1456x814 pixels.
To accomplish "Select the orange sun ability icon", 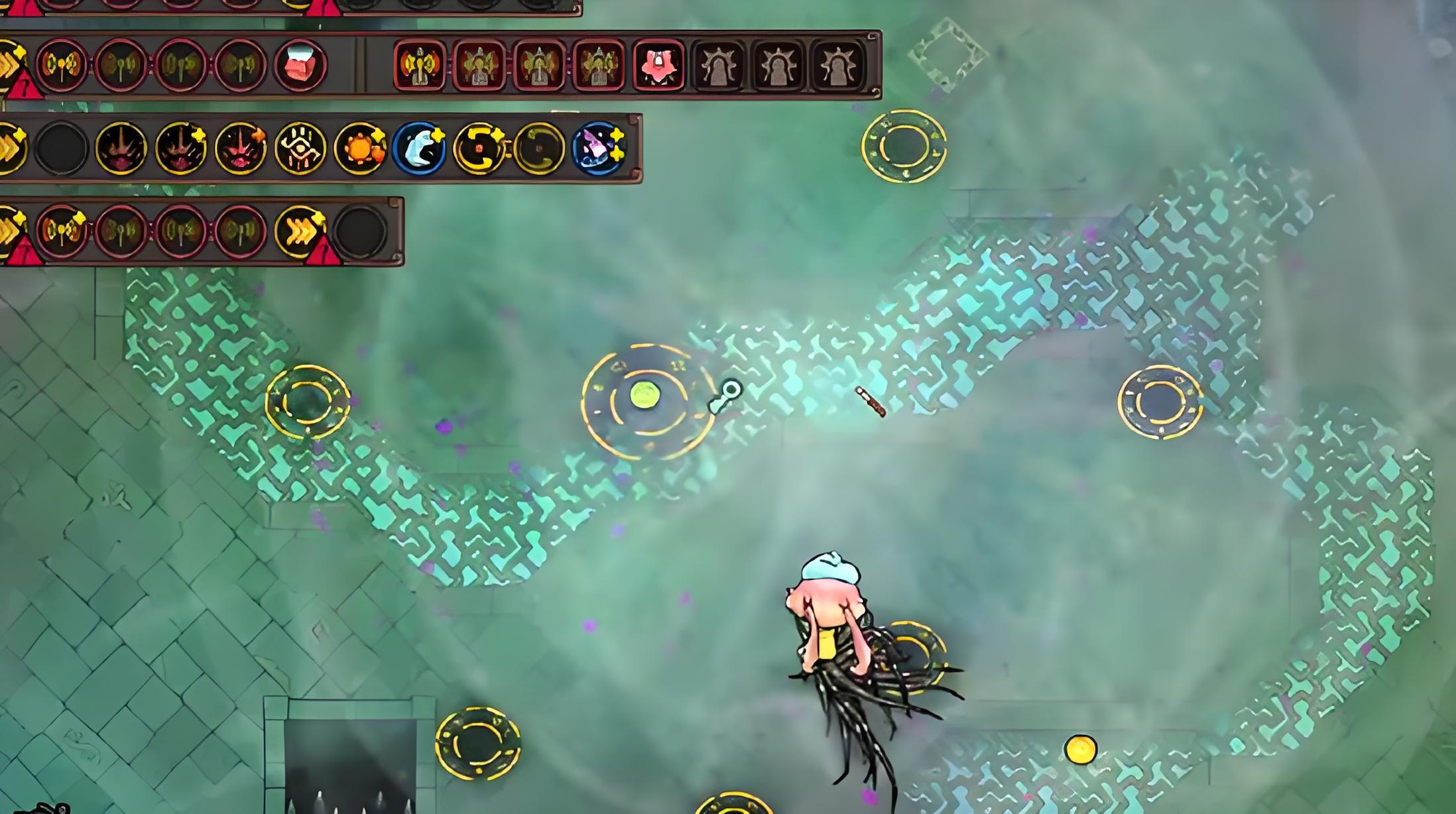I will point(360,148).
